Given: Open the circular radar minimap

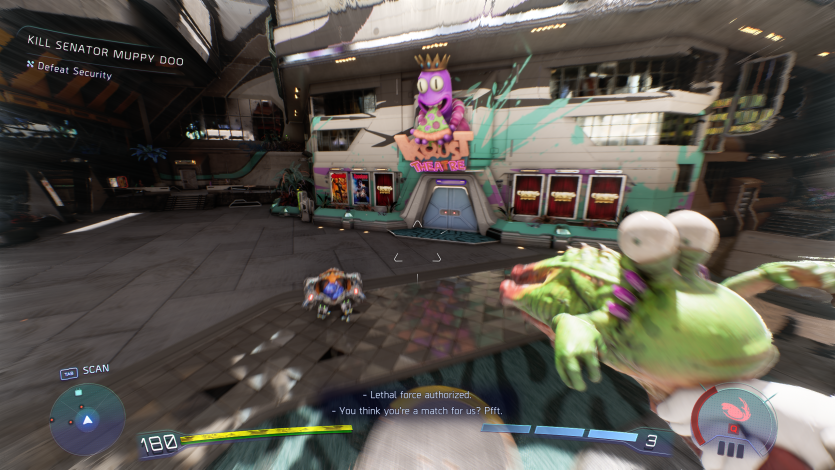Looking at the screenshot, I should tap(88, 419).
